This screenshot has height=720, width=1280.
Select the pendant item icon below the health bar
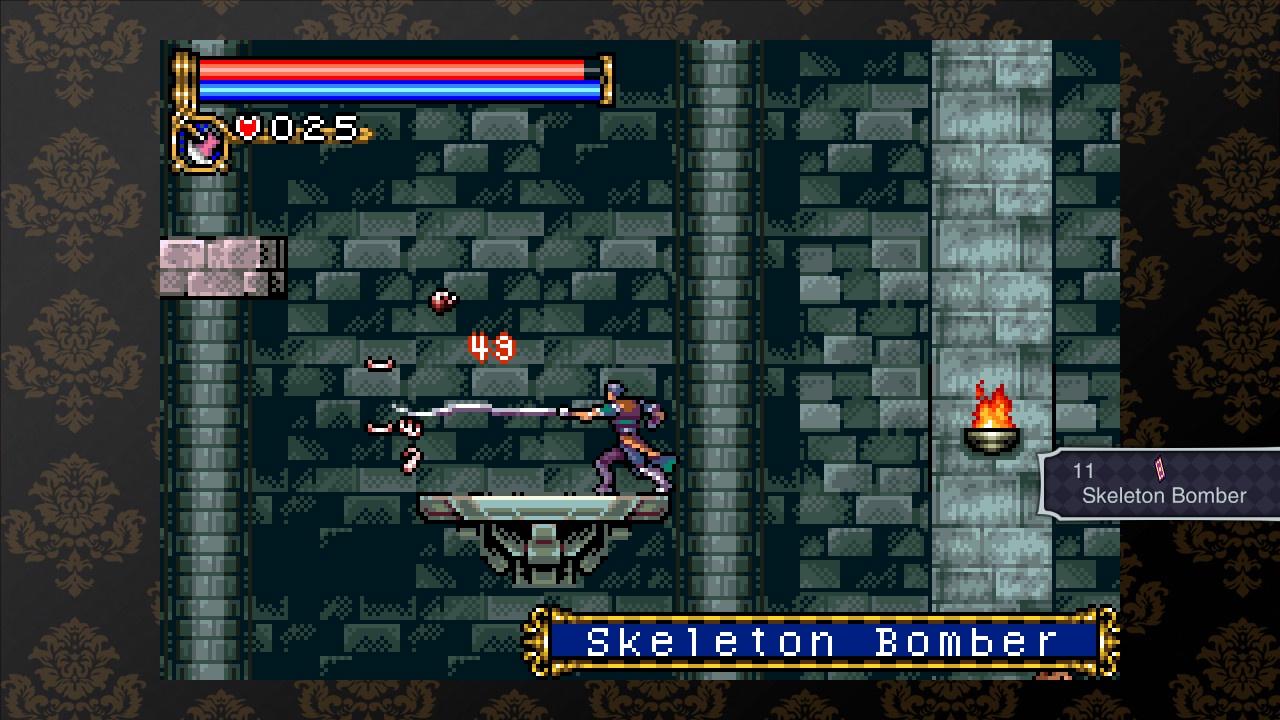click(x=197, y=140)
